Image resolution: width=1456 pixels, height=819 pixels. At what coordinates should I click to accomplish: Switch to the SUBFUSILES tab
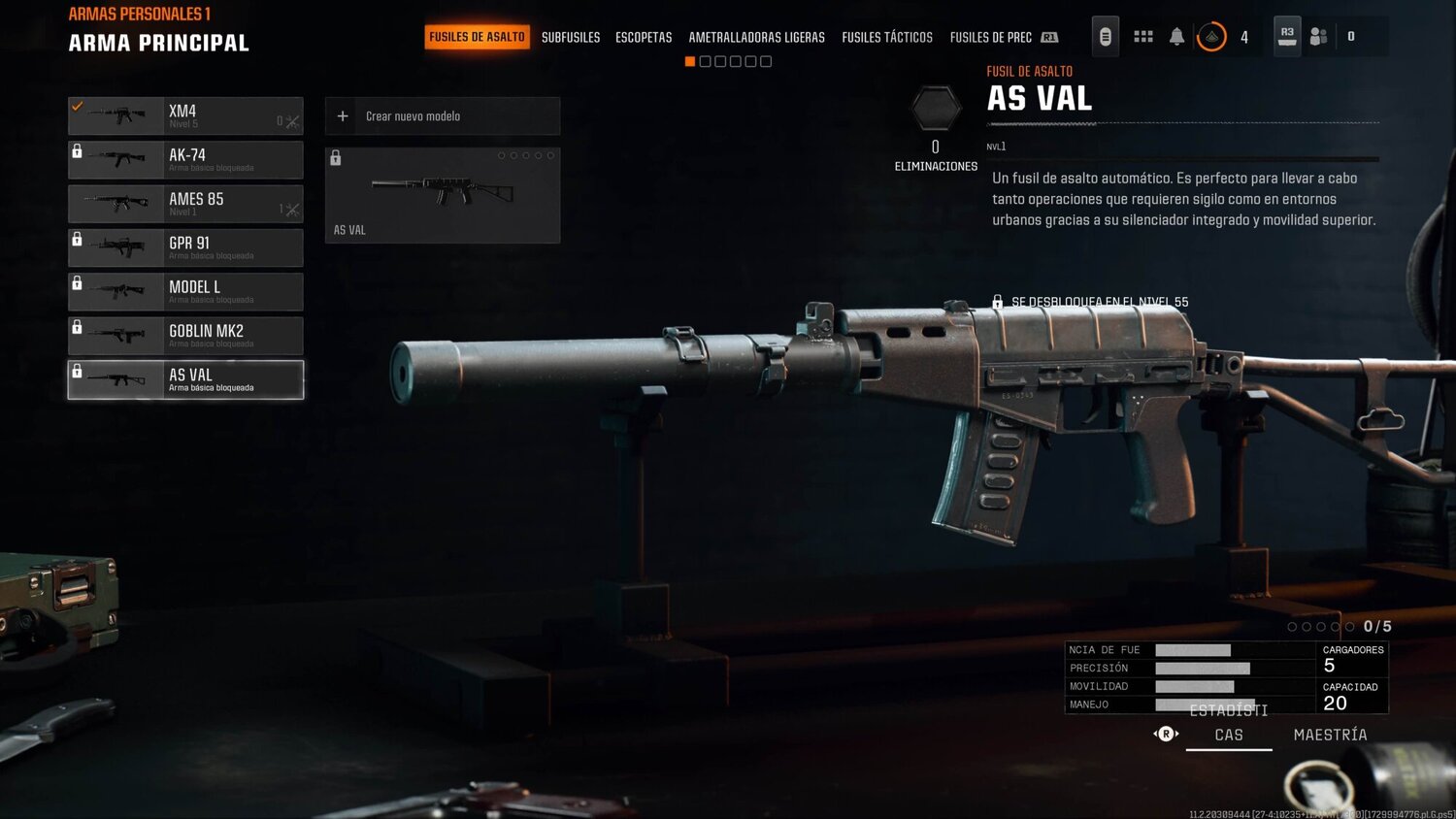tap(570, 38)
